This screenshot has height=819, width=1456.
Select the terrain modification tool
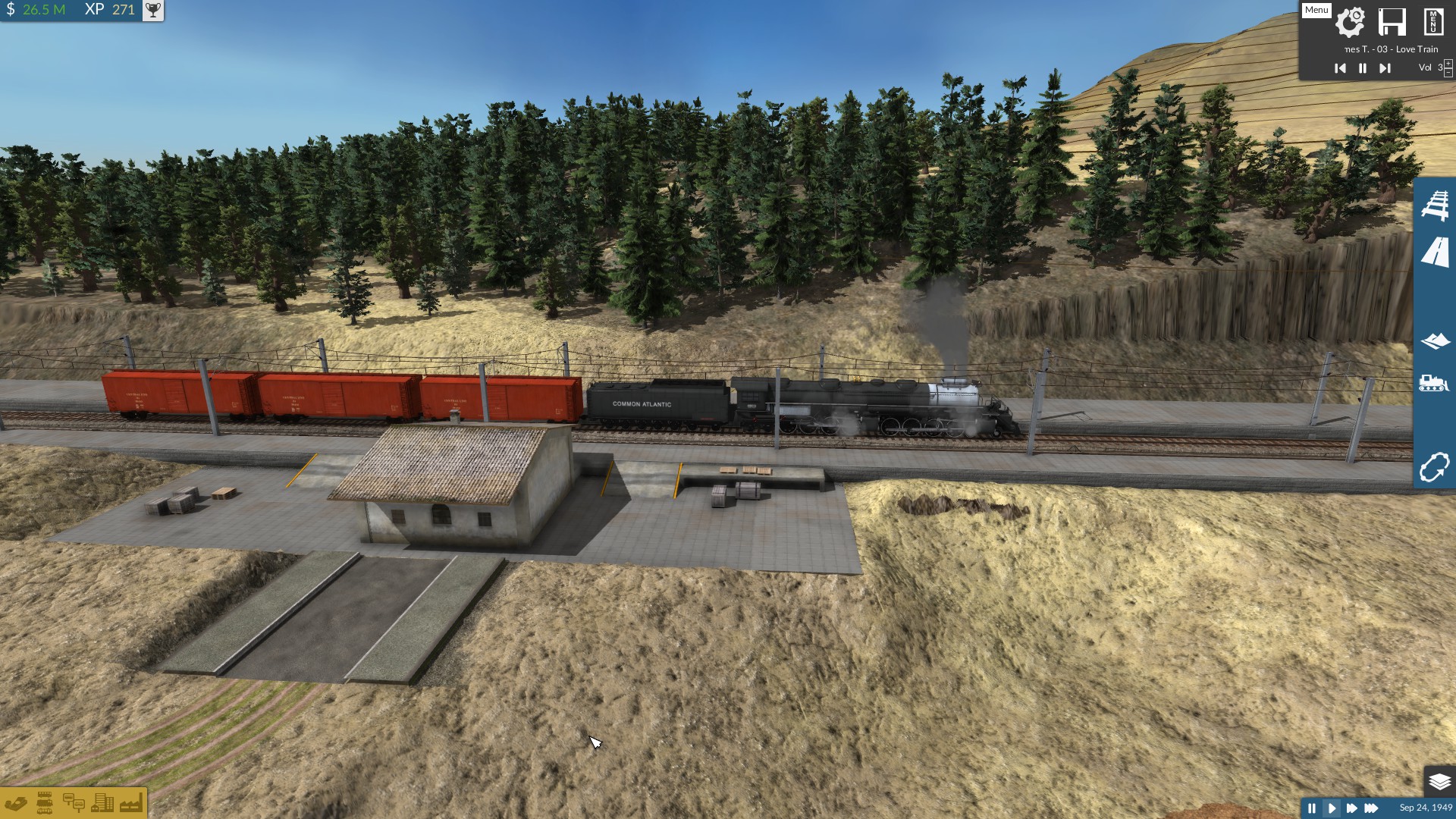coord(1437,341)
